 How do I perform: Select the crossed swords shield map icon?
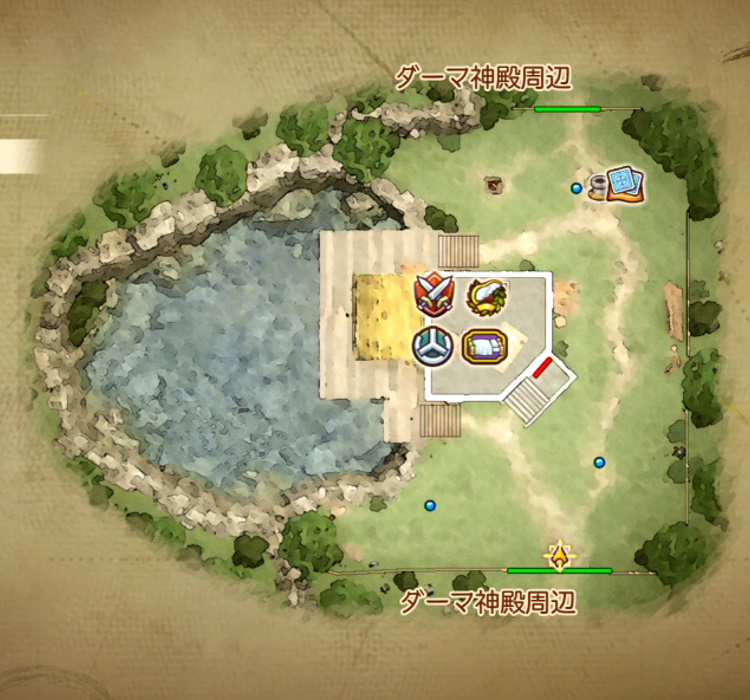click(x=434, y=295)
